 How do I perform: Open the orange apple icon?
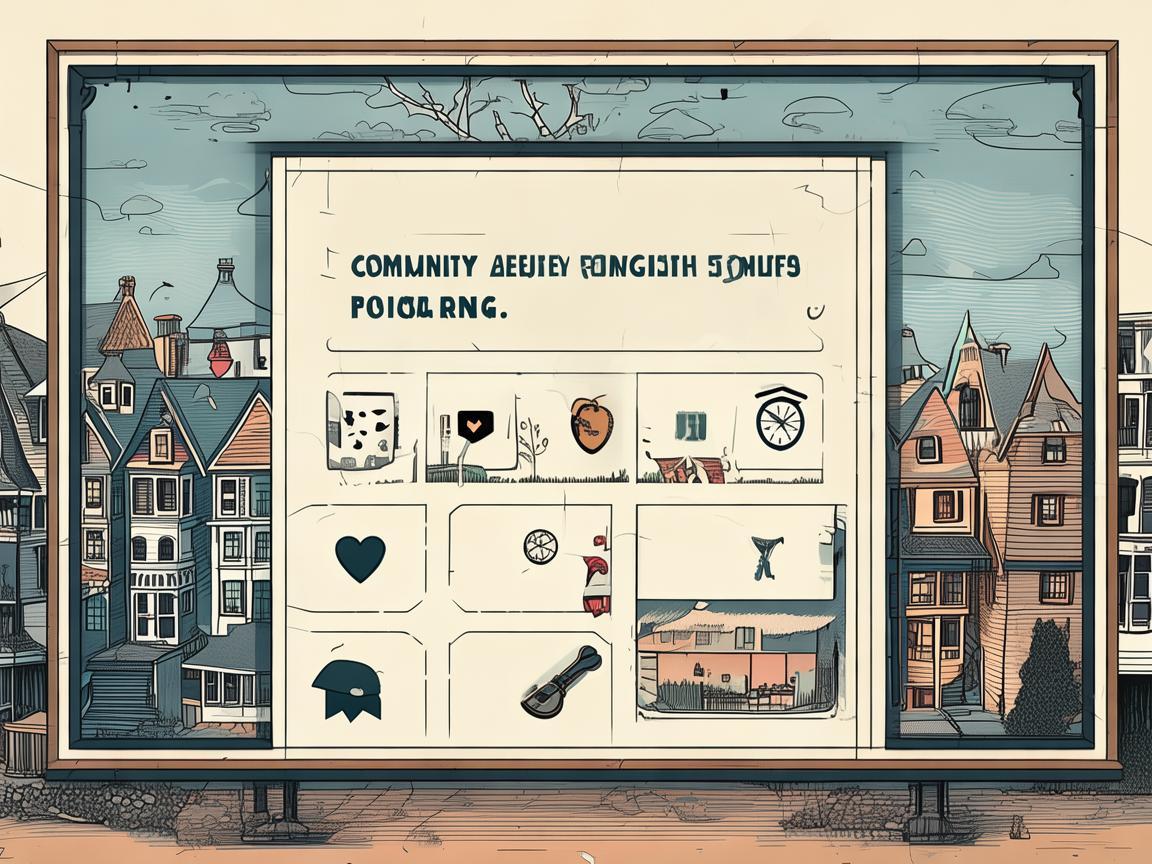(x=591, y=424)
